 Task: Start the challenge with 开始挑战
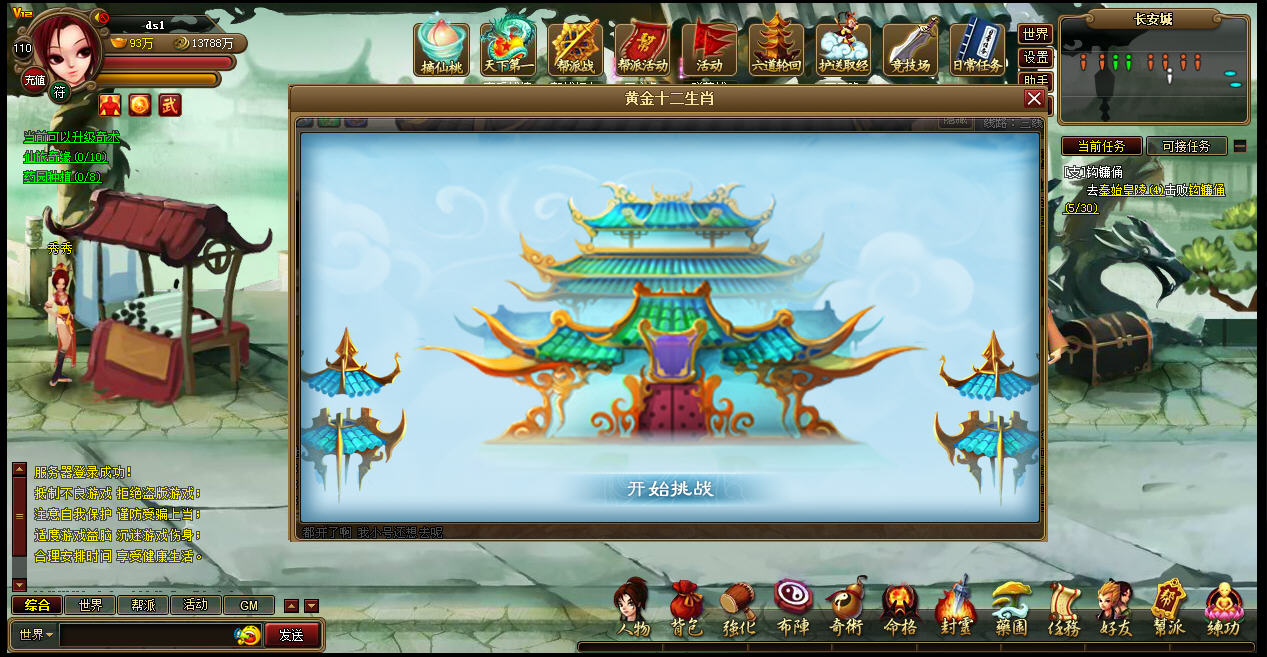(x=669, y=489)
